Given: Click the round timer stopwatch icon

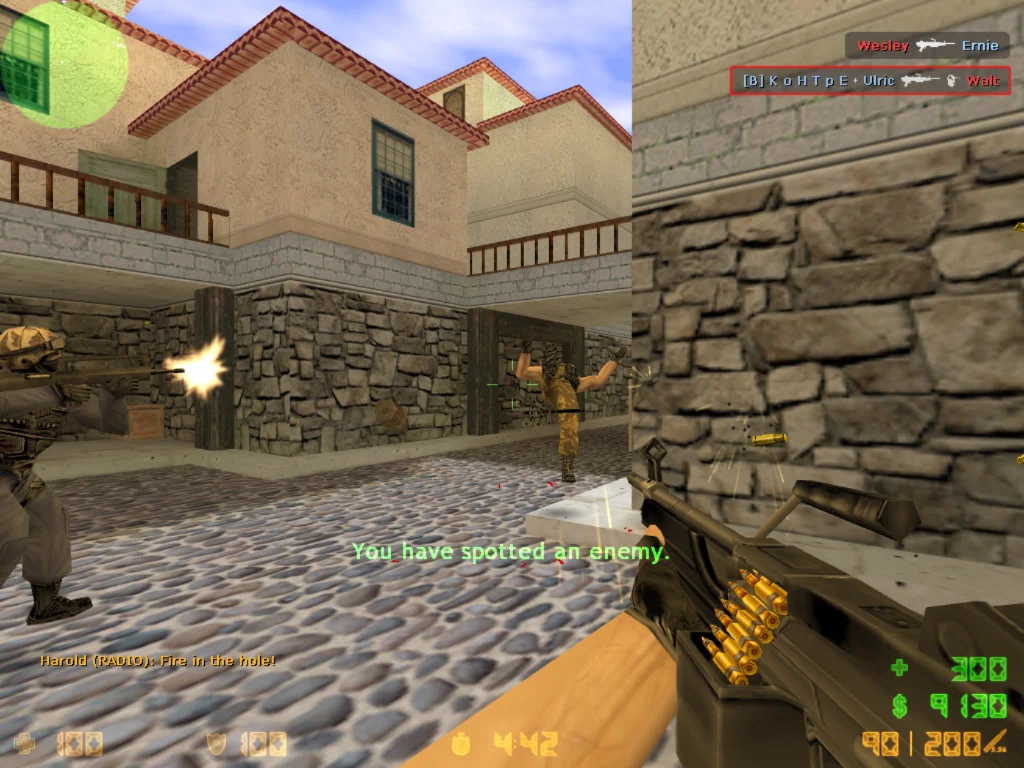Looking at the screenshot, I should 462,744.
